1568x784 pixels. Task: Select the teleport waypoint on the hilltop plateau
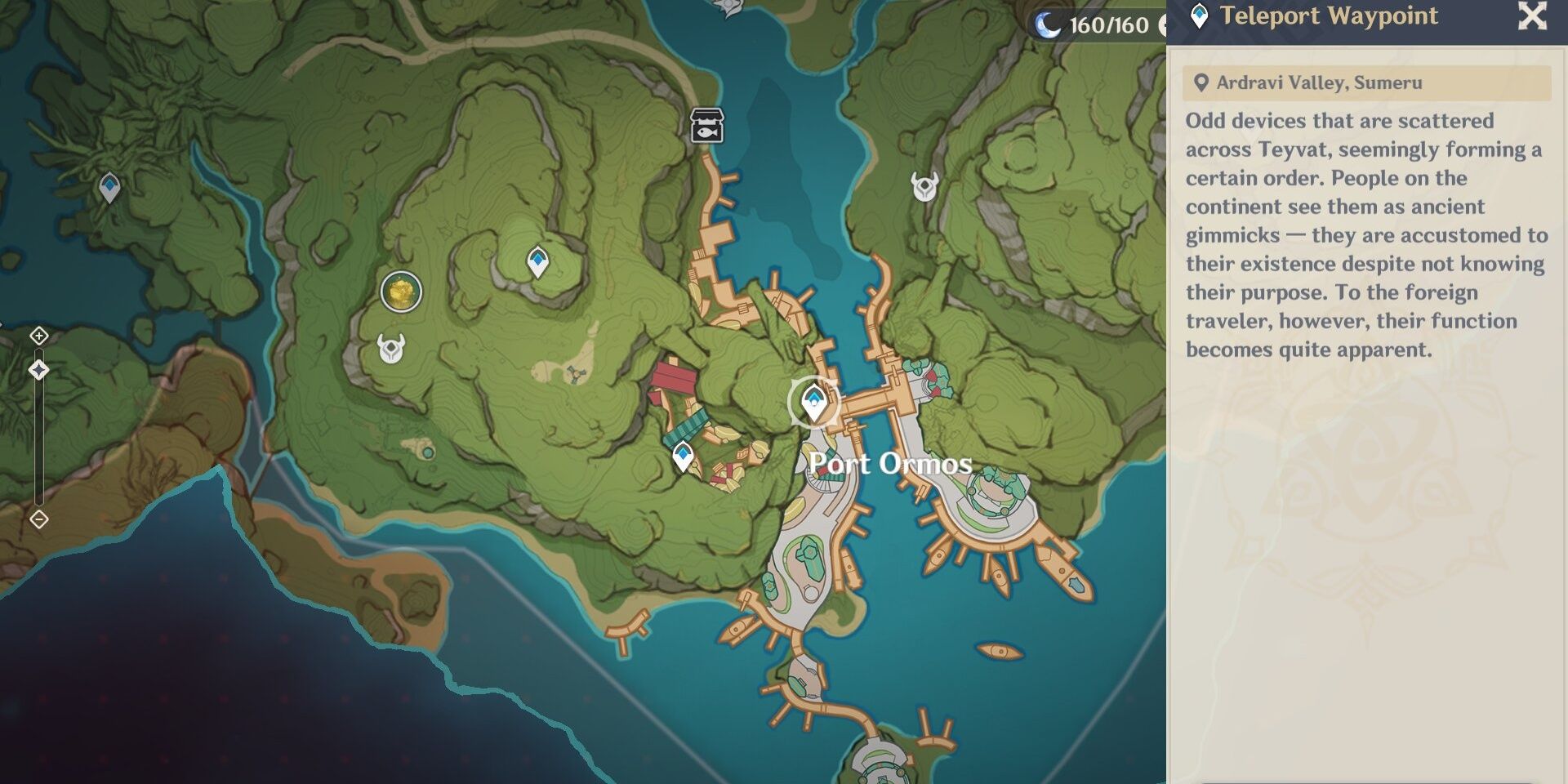tap(537, 262)
